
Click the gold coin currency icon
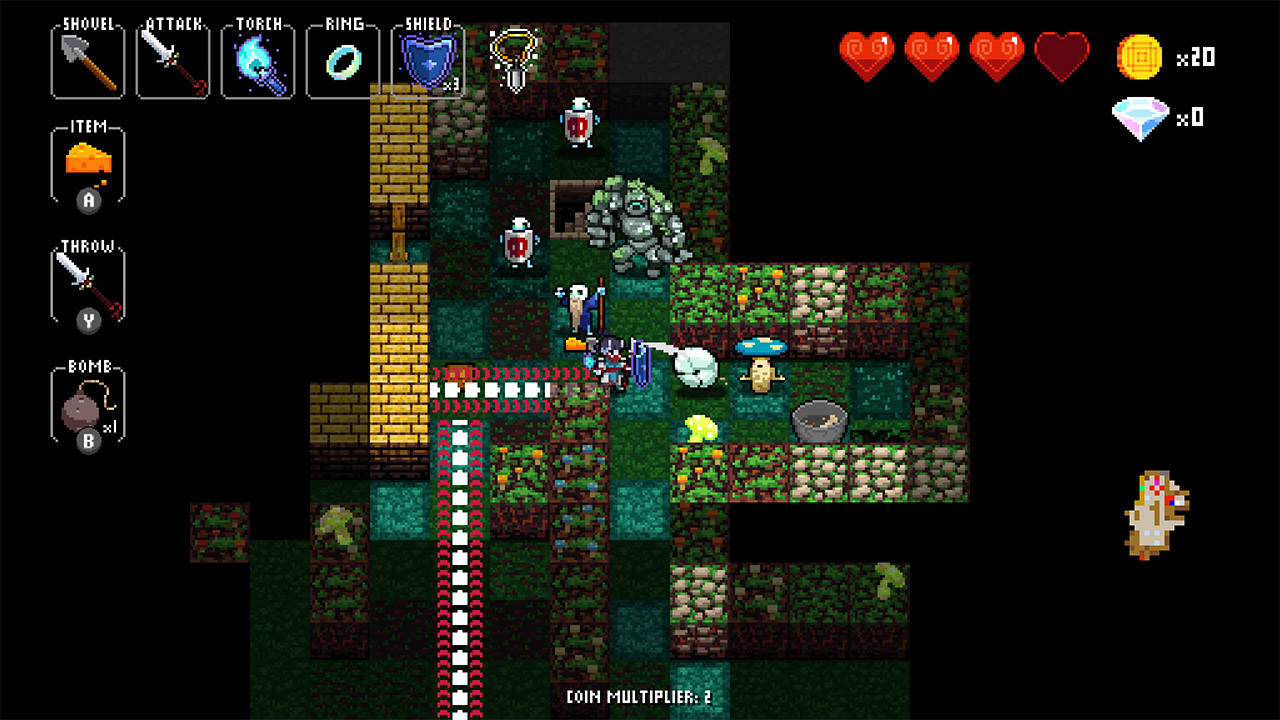(1142, 57)
